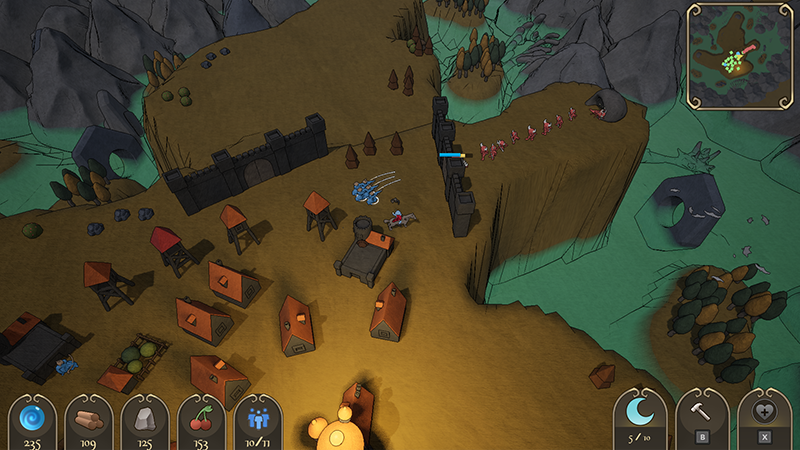Screen dimensions: 800x450
Task: Activate the heart heal ability
Action: click(x=764, y=414)
